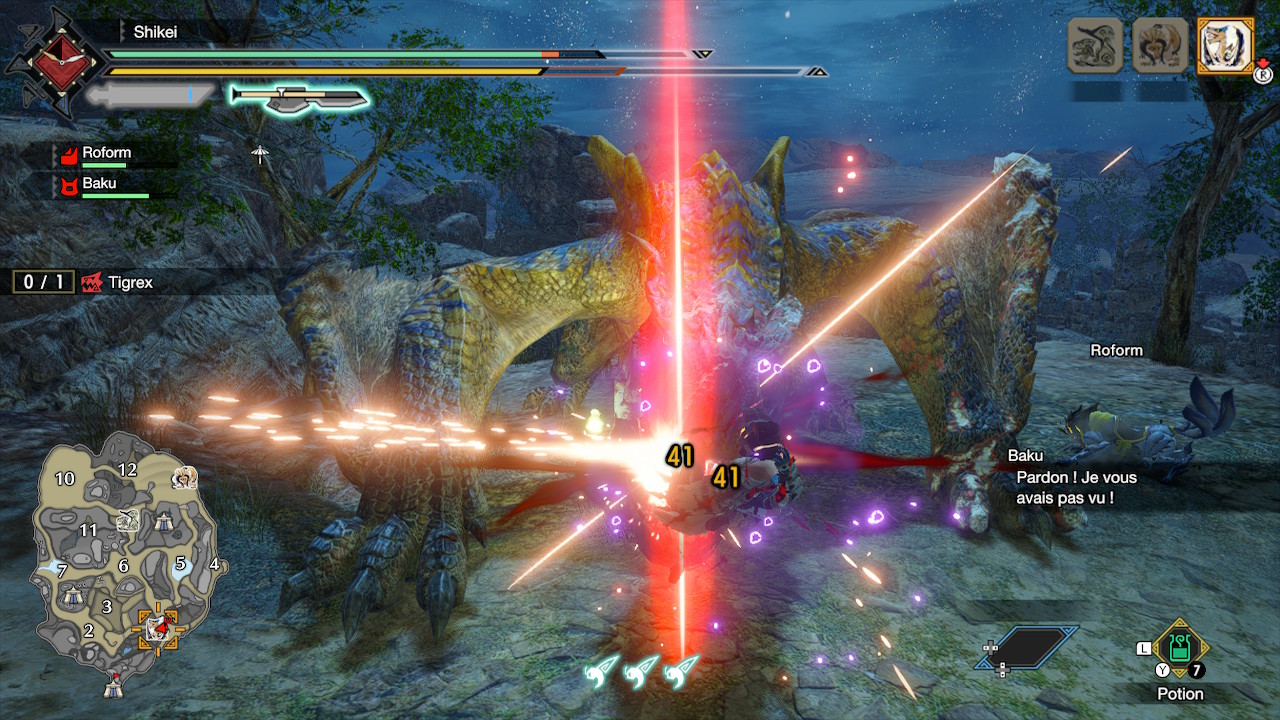Select the Tigrex target marker on minimap
The height and width of the screenshot is (720, 1280).
(159, 627)
